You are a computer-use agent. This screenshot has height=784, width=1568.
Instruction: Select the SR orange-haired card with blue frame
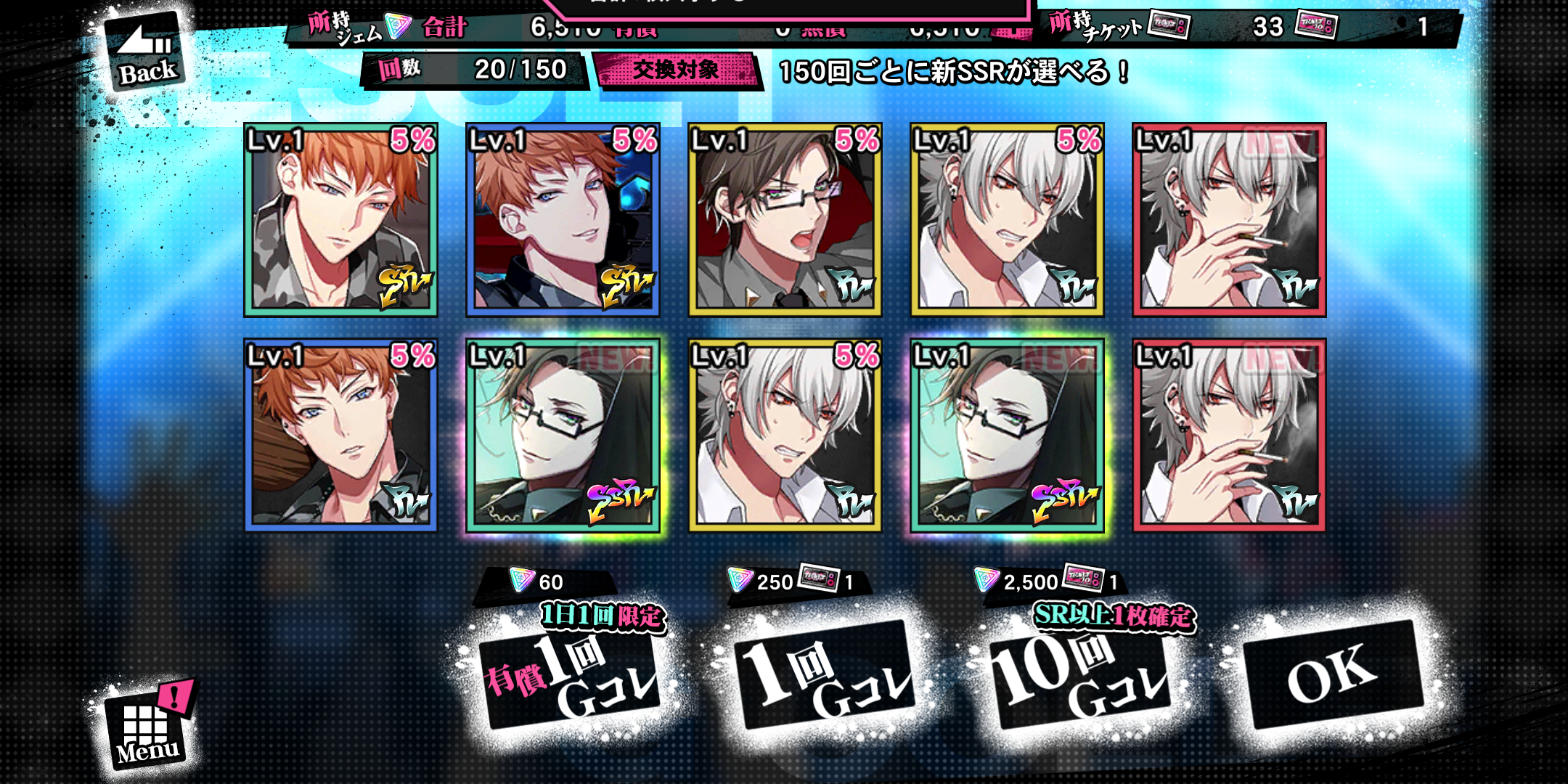[563, 220]
